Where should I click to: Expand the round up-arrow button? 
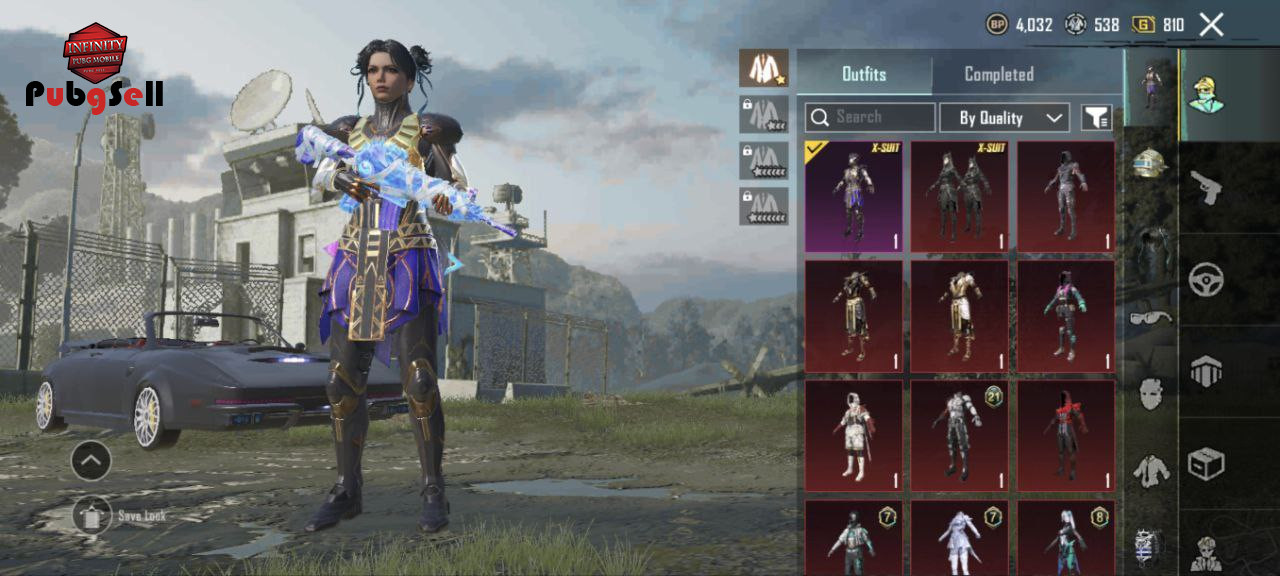pyautogui.click(x=91, y=460)
